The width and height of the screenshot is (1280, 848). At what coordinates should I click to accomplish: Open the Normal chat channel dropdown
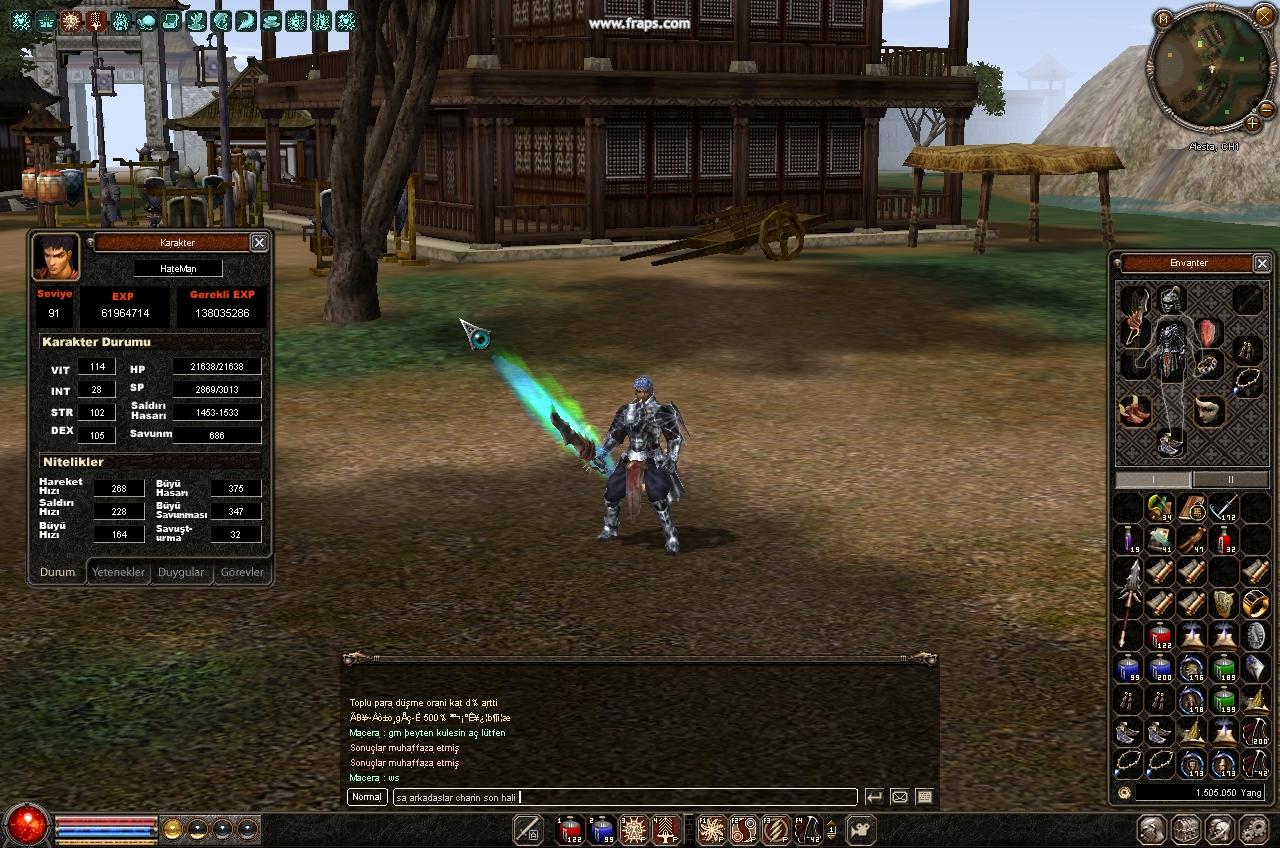click(366, 797)
